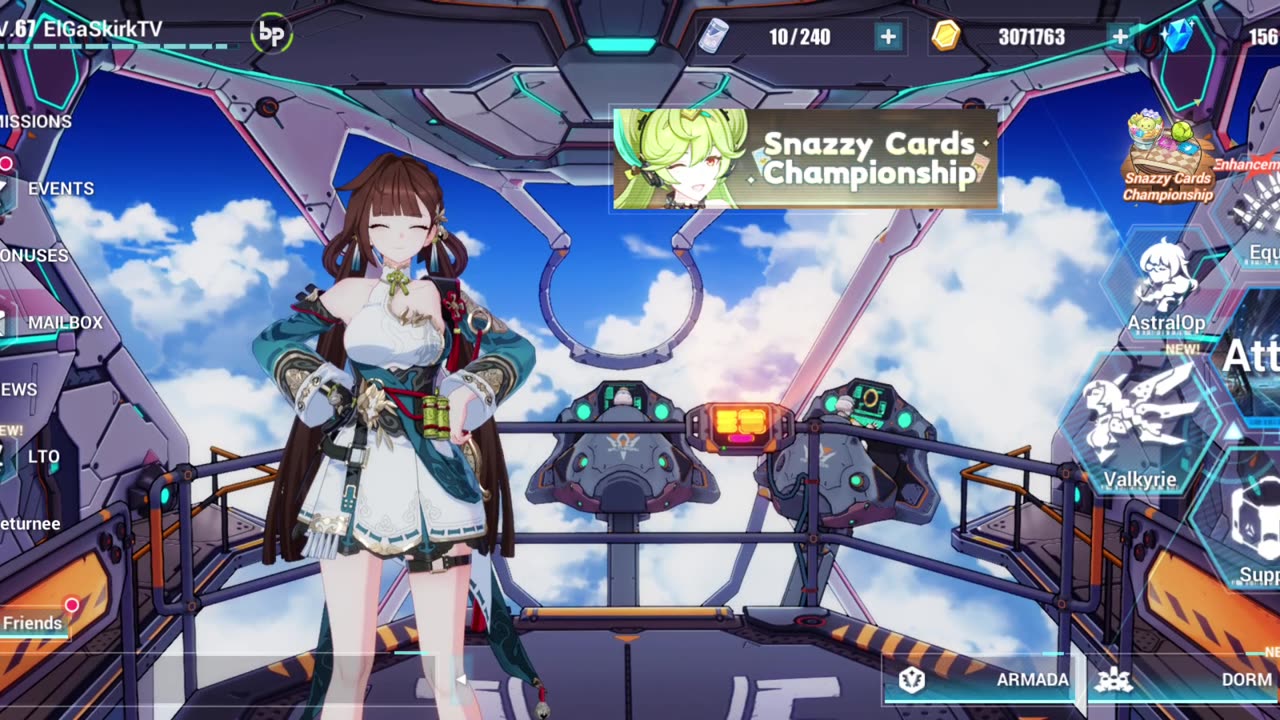Open the Friends list
The width and height of the screenshot is (1280, 720).
click(x=33, y=623)
